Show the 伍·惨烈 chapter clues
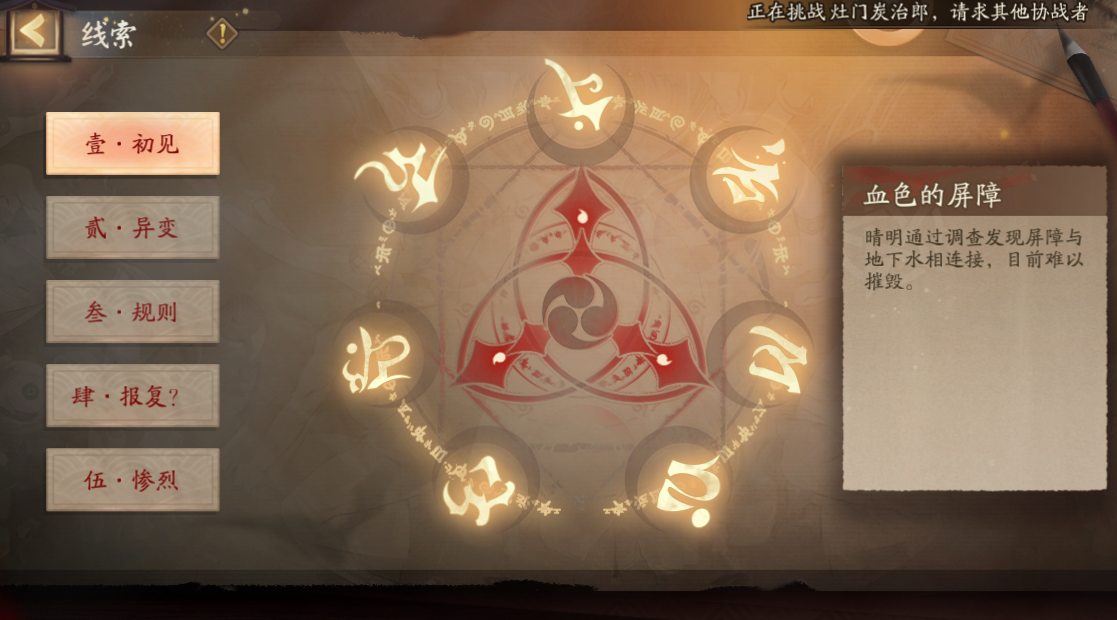 pyautogui.click(x=132, y=480)
